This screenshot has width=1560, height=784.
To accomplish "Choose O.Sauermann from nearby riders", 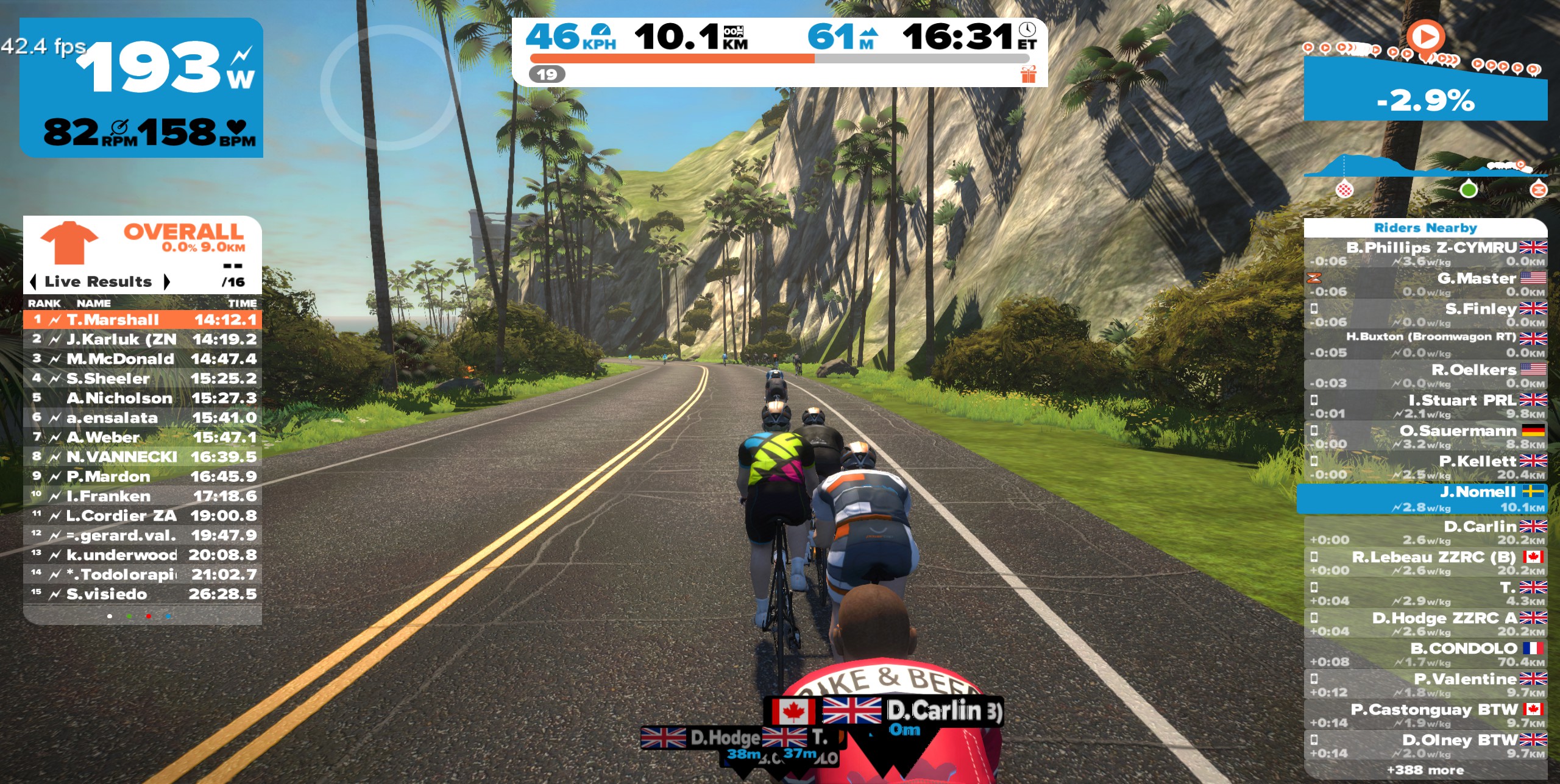I will 1425,436.
